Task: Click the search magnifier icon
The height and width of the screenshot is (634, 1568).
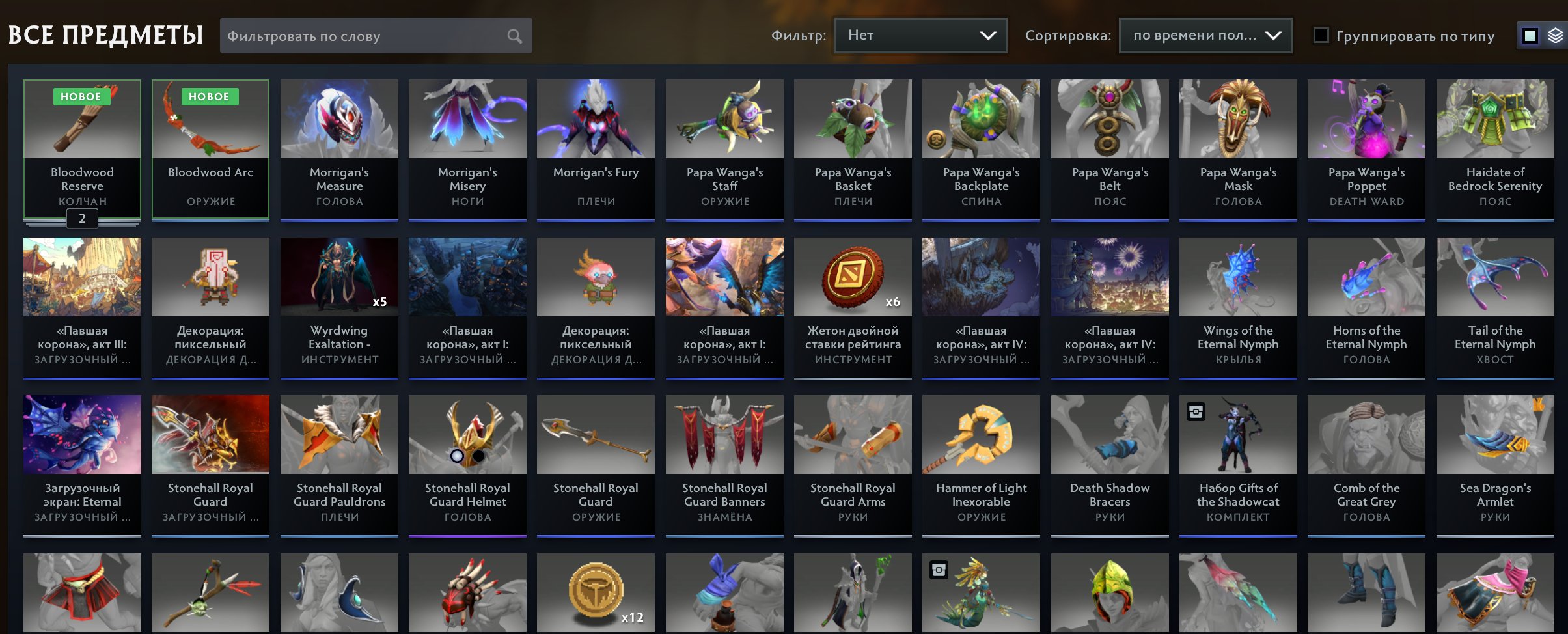Action: [x=514, y=36]
